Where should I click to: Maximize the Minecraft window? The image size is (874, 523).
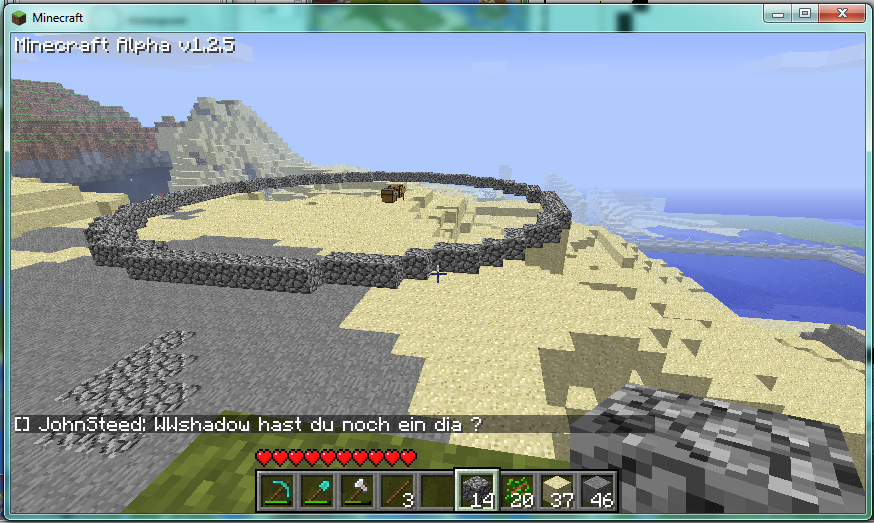pos(804,13)
